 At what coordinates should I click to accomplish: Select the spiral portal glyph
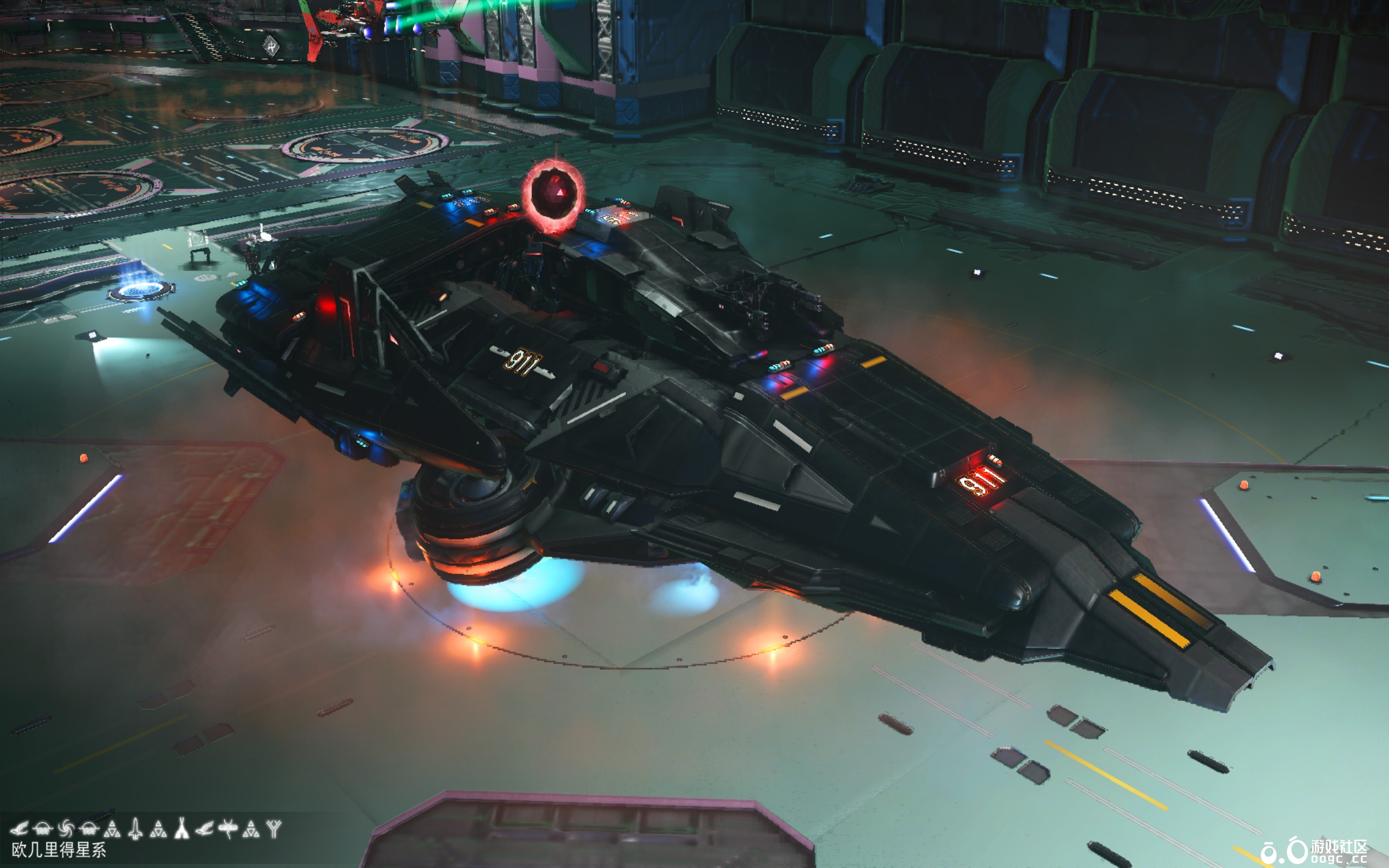pos(66,828)
